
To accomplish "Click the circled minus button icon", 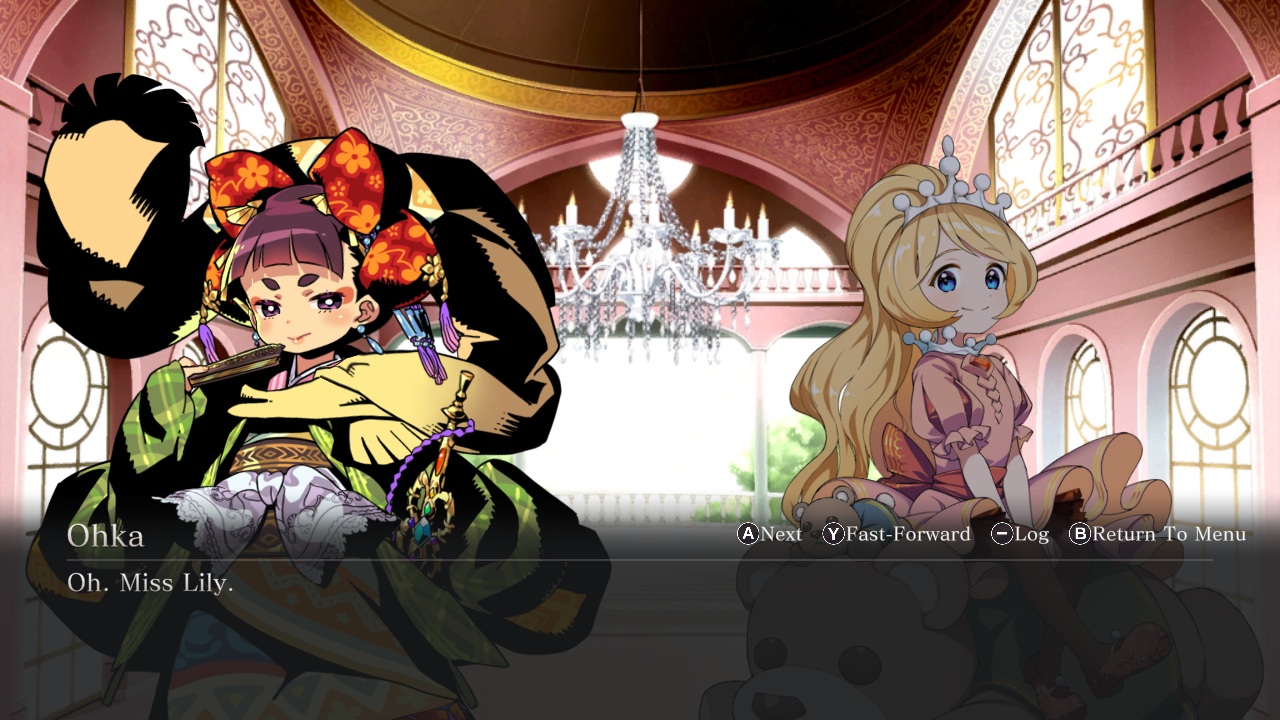I will pyautogui.click(x=1003, y=534).
